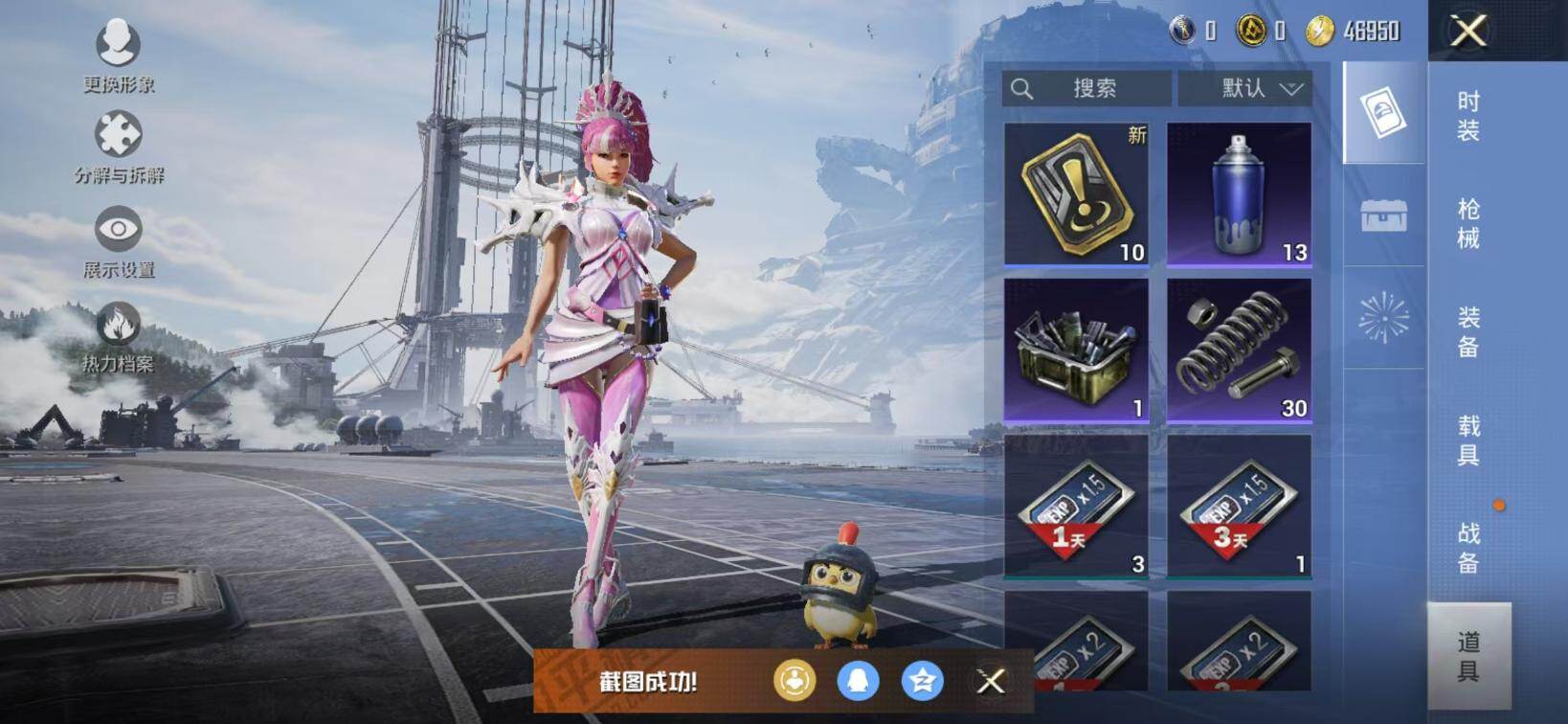Switch to the 装备 equipment tab
Viewport: 1568px width, 724px height.
(x=1468, y=331)
